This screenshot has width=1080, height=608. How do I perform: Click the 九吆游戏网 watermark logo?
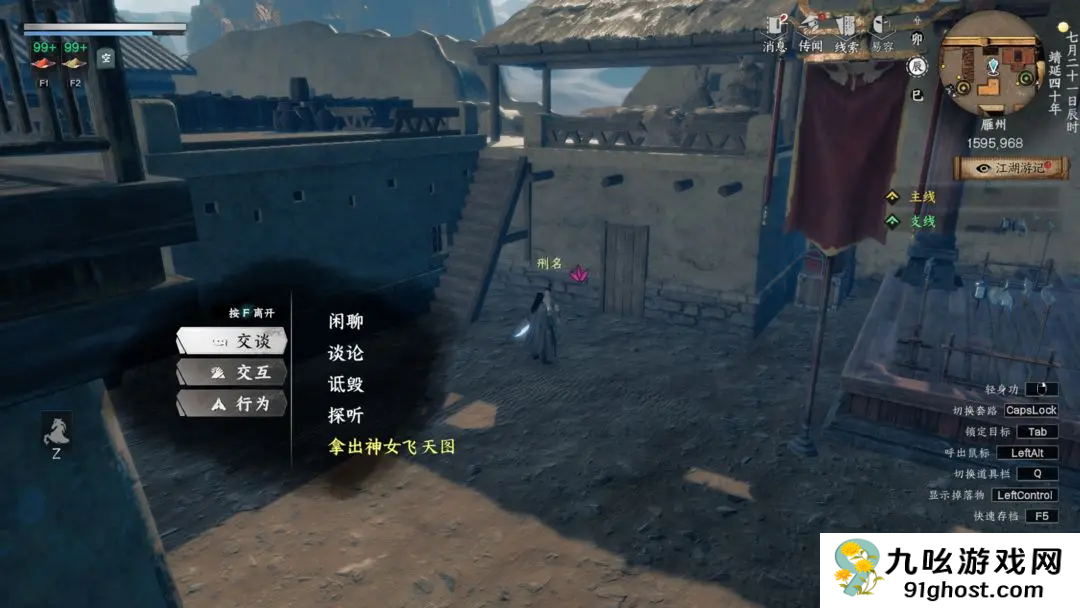(950, 571)
